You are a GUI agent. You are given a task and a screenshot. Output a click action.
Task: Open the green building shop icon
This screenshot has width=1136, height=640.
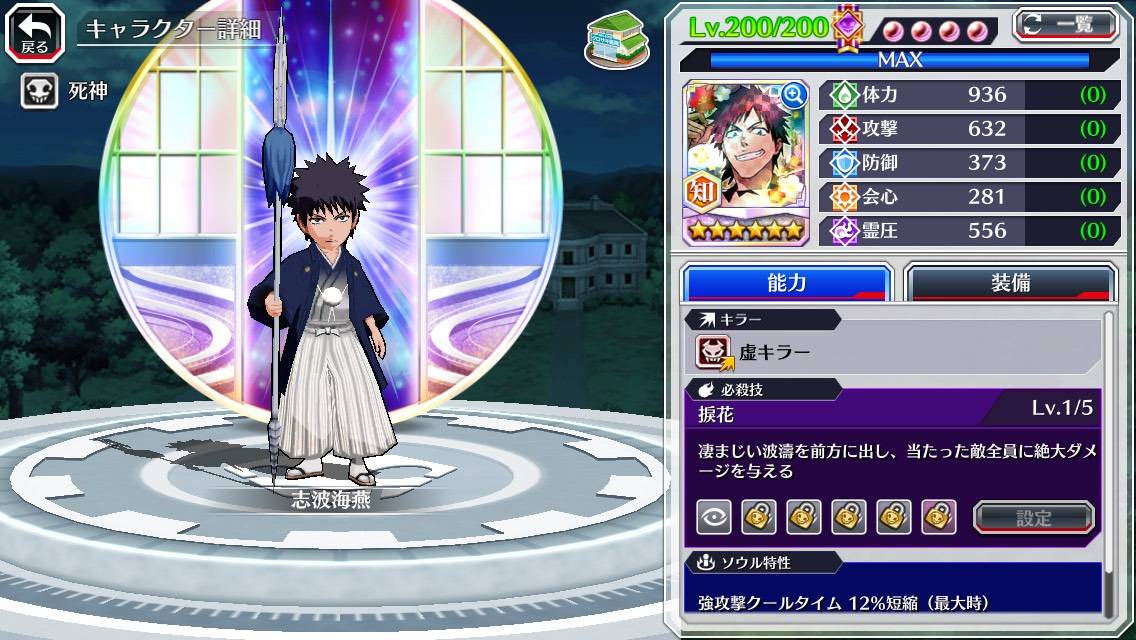(x=612, y=36)
